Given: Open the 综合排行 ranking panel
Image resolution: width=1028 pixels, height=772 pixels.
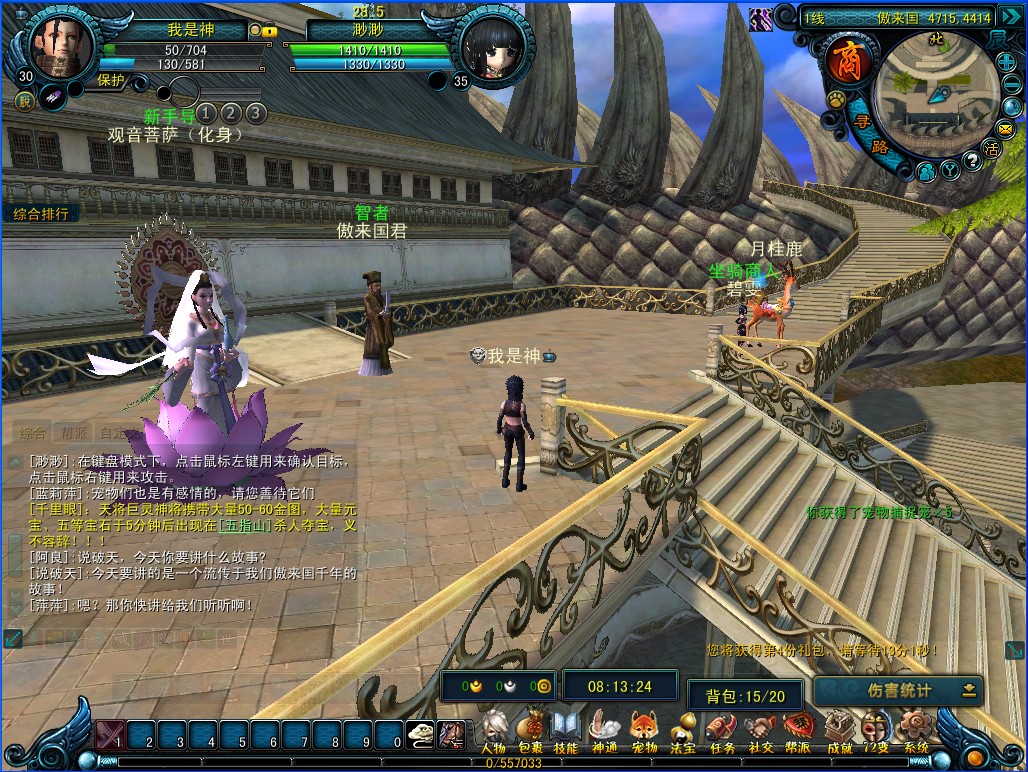Looking at the screenshot, I should 41,214.
